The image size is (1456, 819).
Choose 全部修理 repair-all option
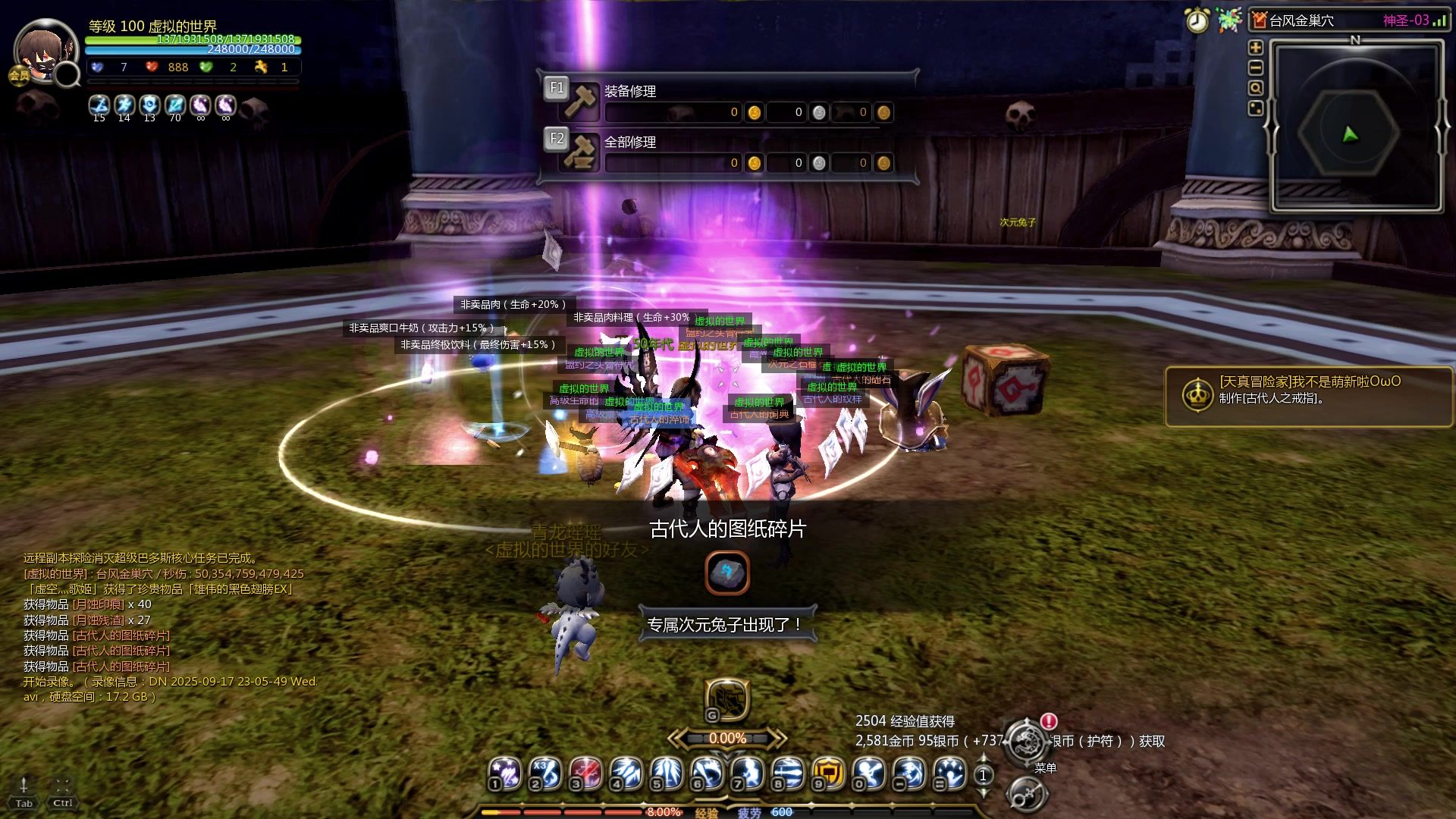point(629,143)
